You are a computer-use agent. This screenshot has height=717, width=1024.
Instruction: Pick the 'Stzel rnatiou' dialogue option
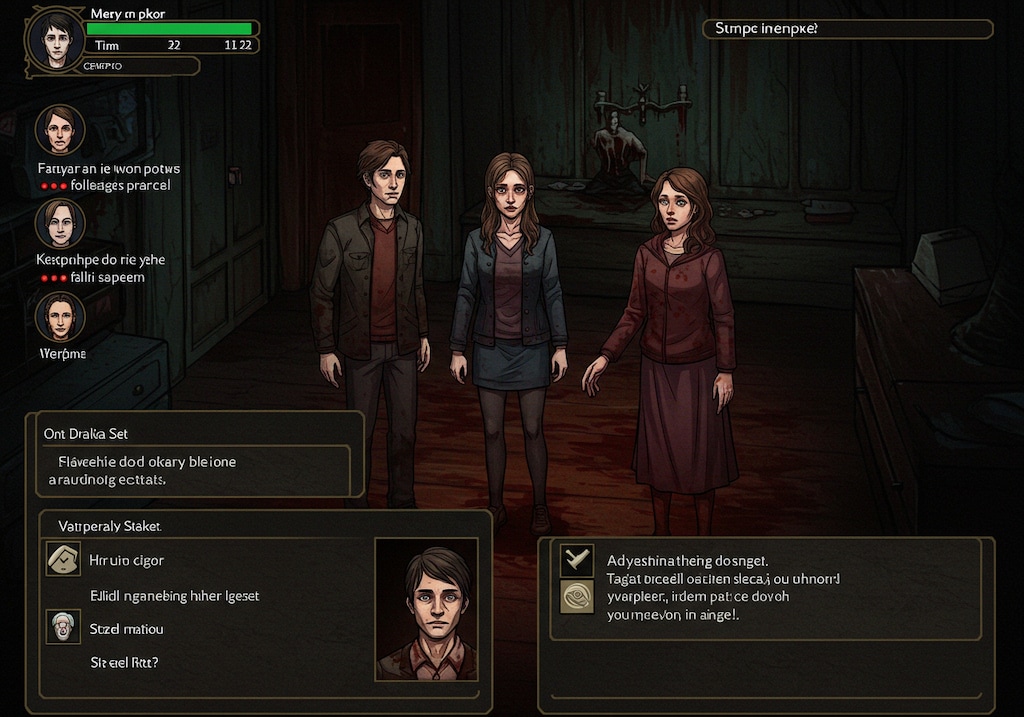pyautogui.click(x=127, y=629)
